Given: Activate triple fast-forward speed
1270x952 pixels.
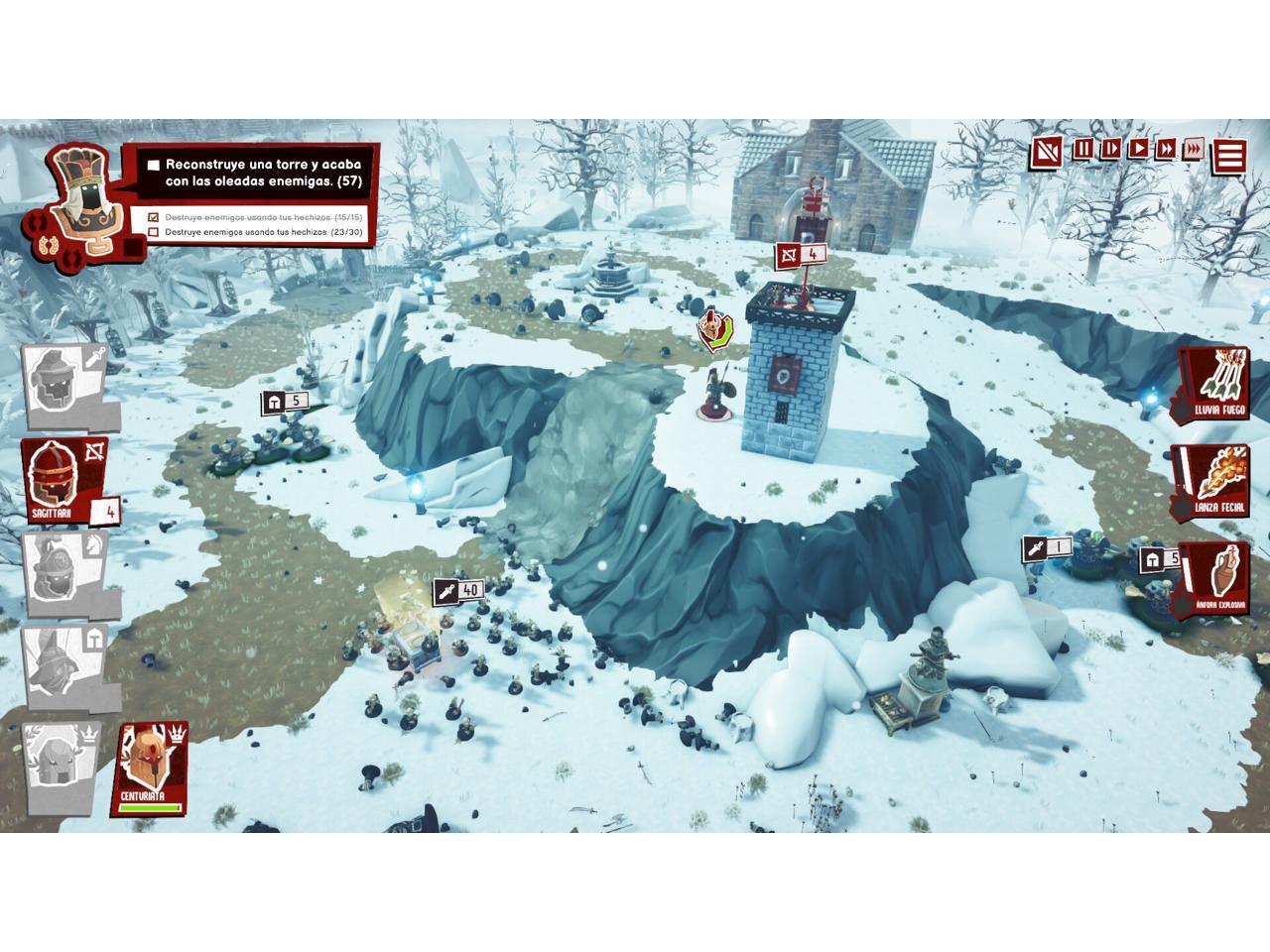Looking at the screenshot, I should coord(1194,149).
